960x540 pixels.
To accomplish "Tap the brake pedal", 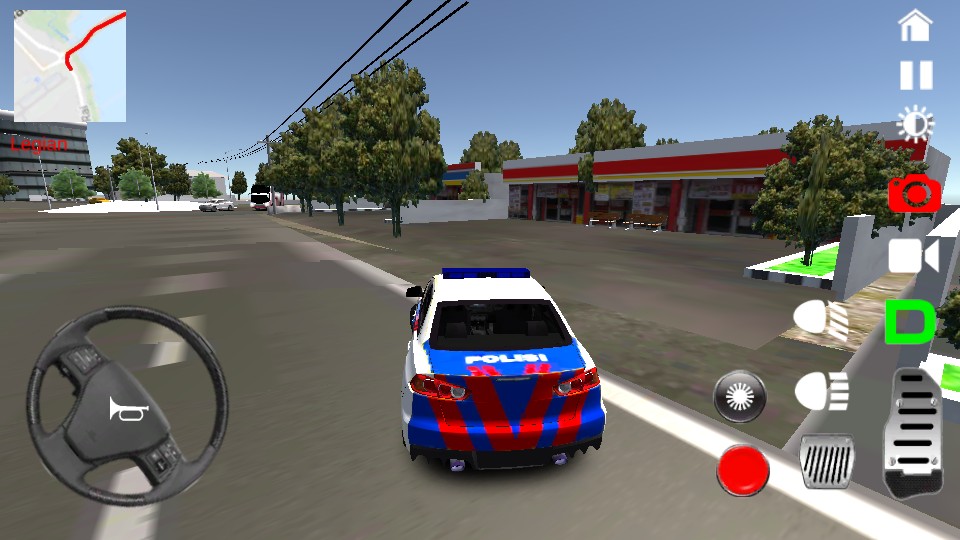I will point(827,462).
